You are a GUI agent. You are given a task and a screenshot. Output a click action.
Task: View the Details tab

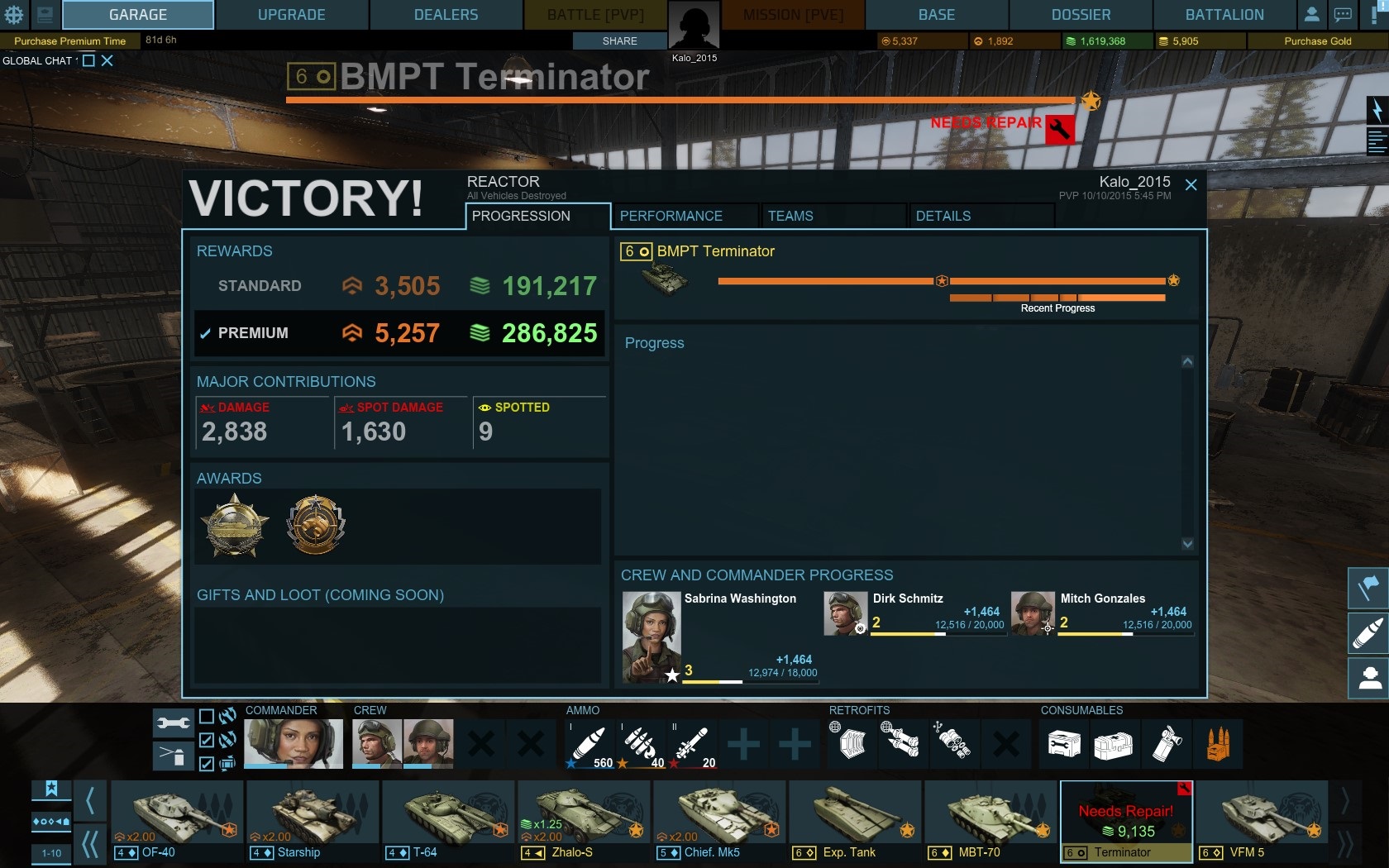point(943,216)
